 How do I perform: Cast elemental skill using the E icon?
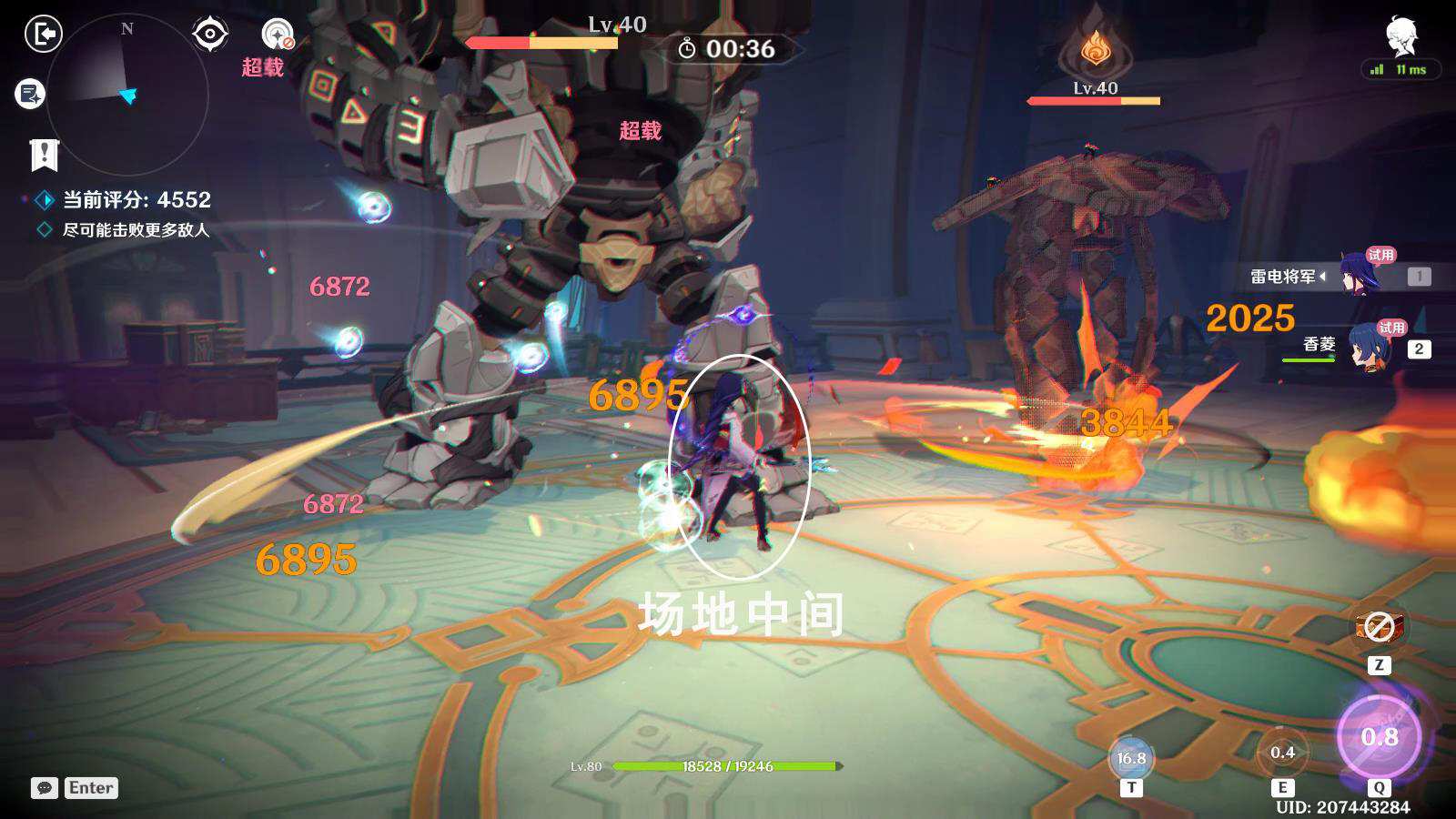click(x=1283, y=753)
